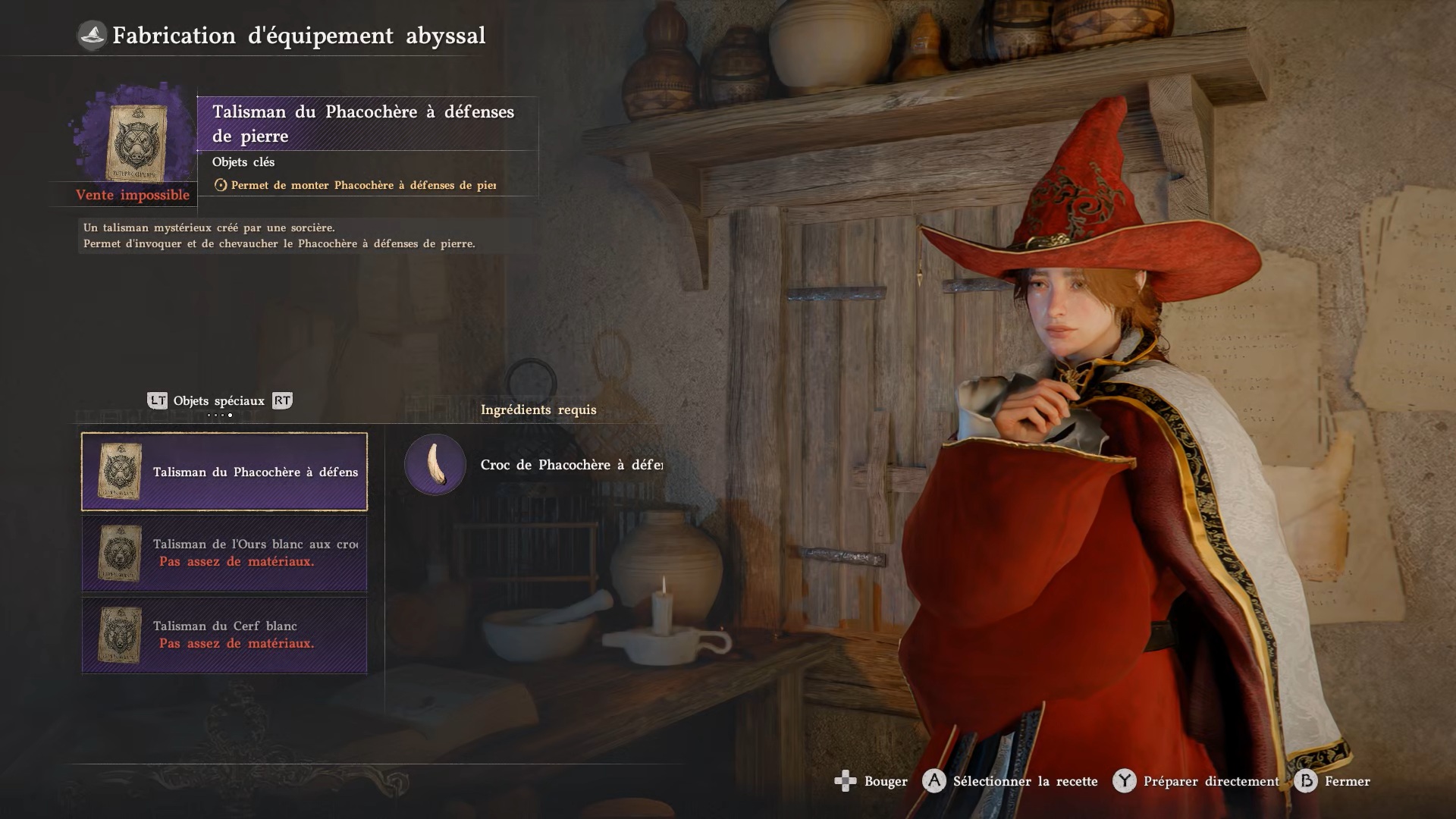Close the crafting menu with Fermer
The width and height of the screenshot is (1456, 819).
pyautogui.click(x=1333, y=781)
